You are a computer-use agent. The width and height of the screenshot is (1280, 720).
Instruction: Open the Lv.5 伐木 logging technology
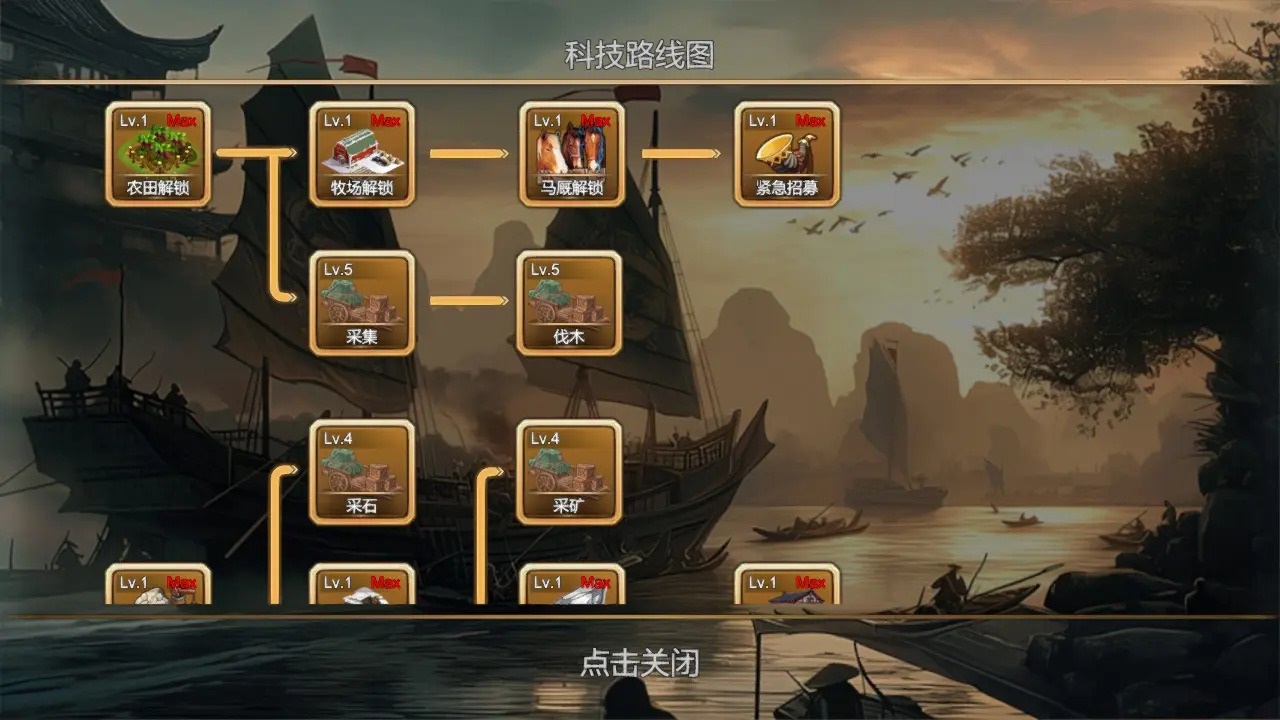(x=570, y=305)
